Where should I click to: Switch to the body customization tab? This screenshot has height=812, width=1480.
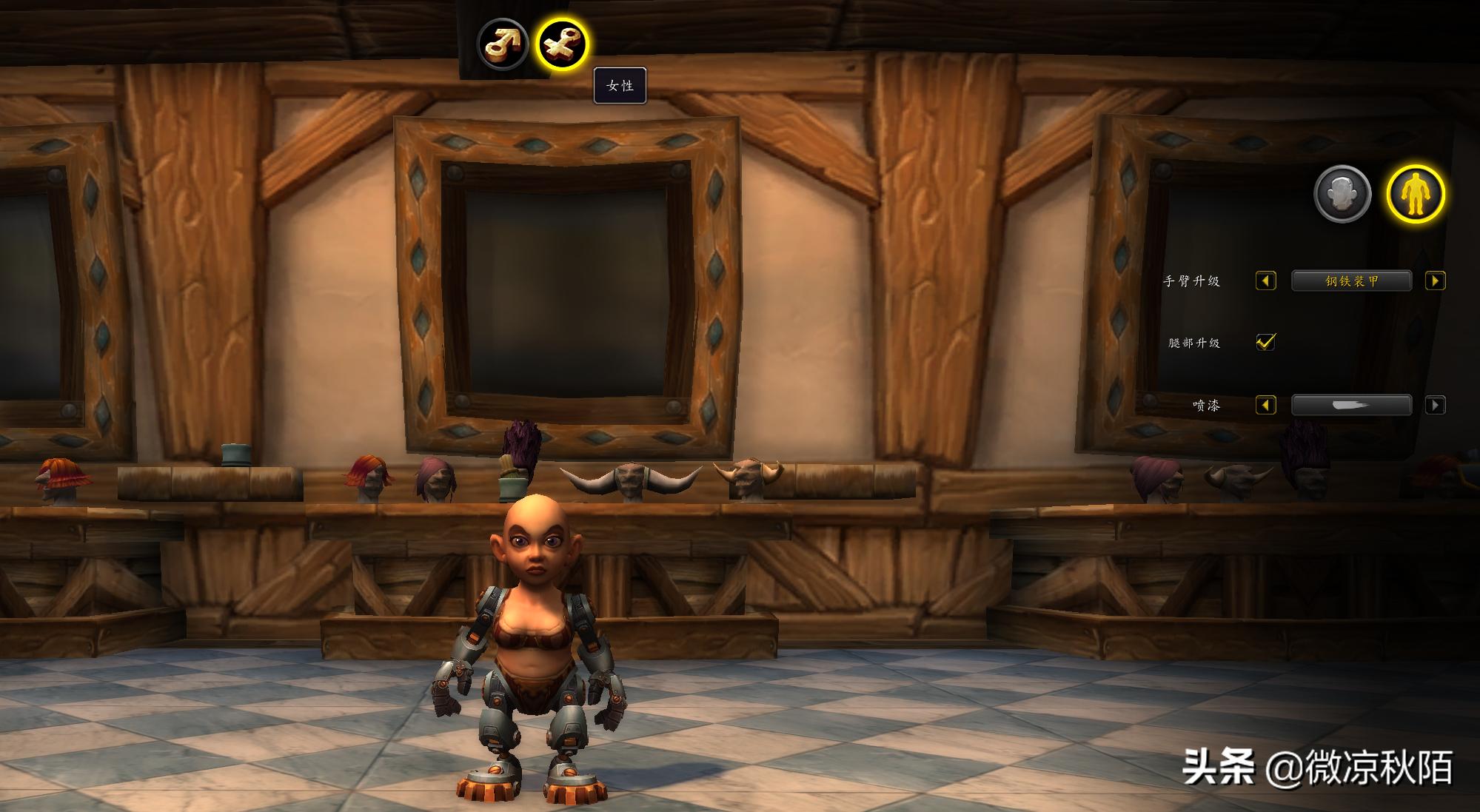[x=1416, y=194]
